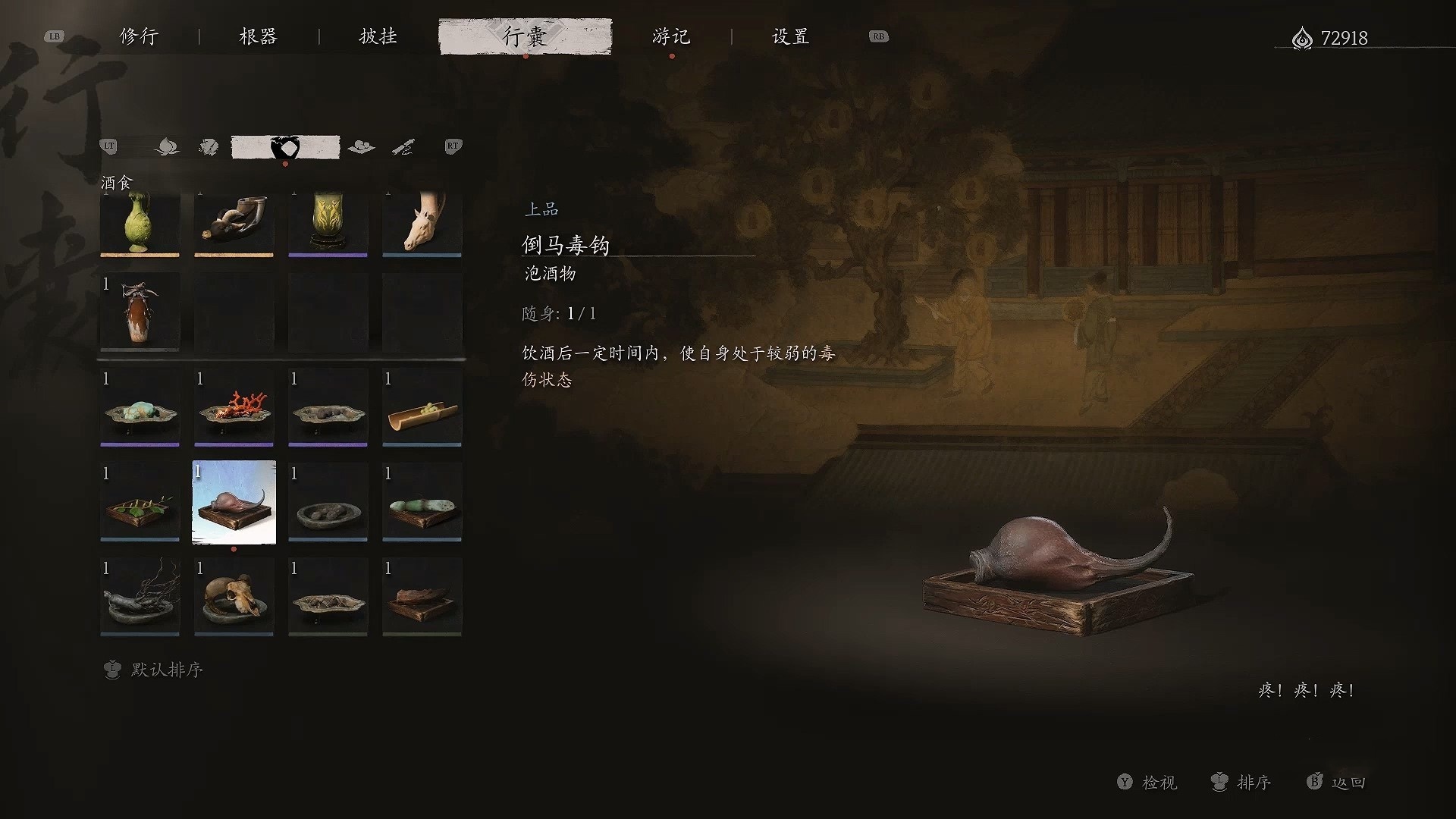The image size is (1456, 819).
Task: Open the herbs category icon
Action: click(x=209, y=146)
